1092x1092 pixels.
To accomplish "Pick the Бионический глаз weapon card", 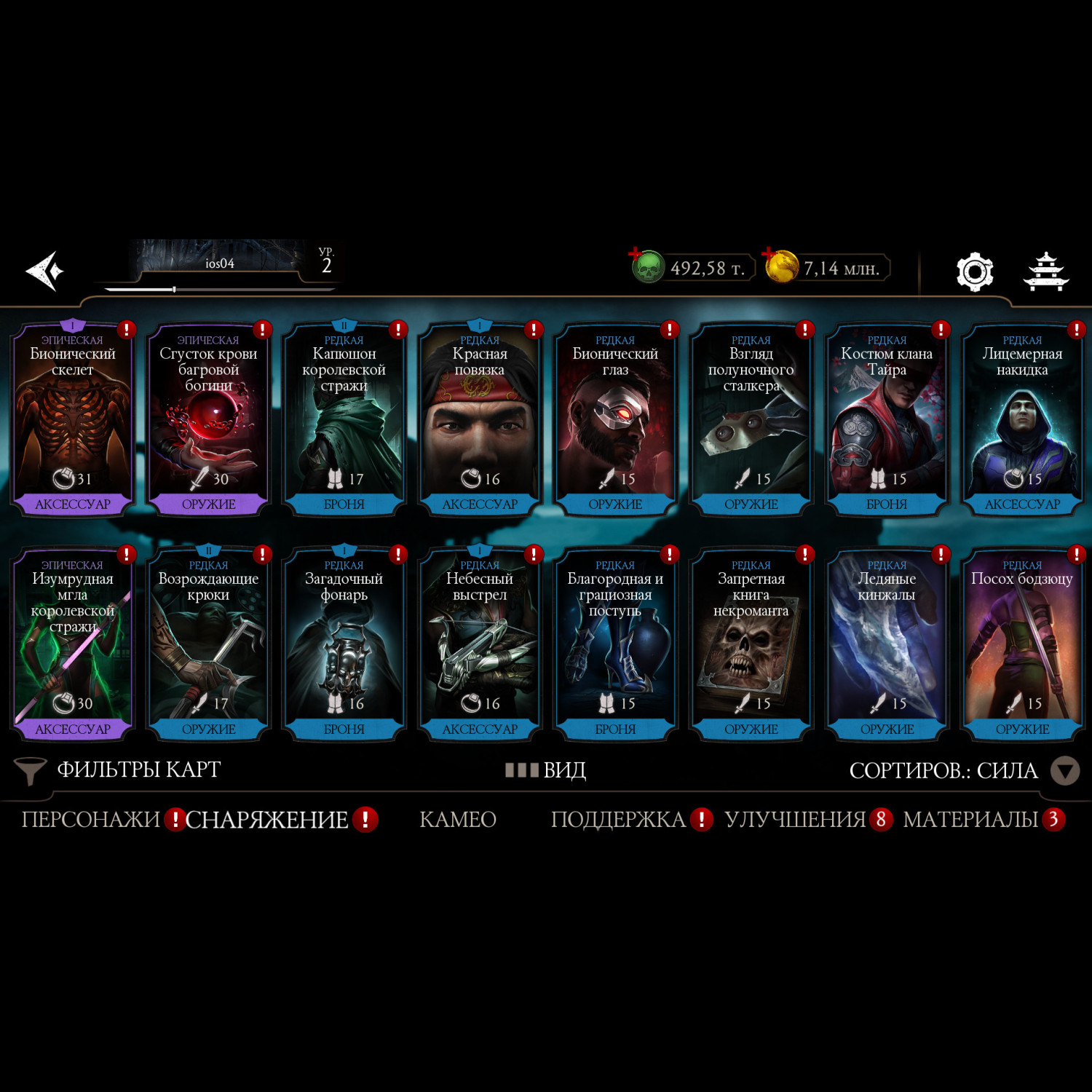I will tap(615, 419).
